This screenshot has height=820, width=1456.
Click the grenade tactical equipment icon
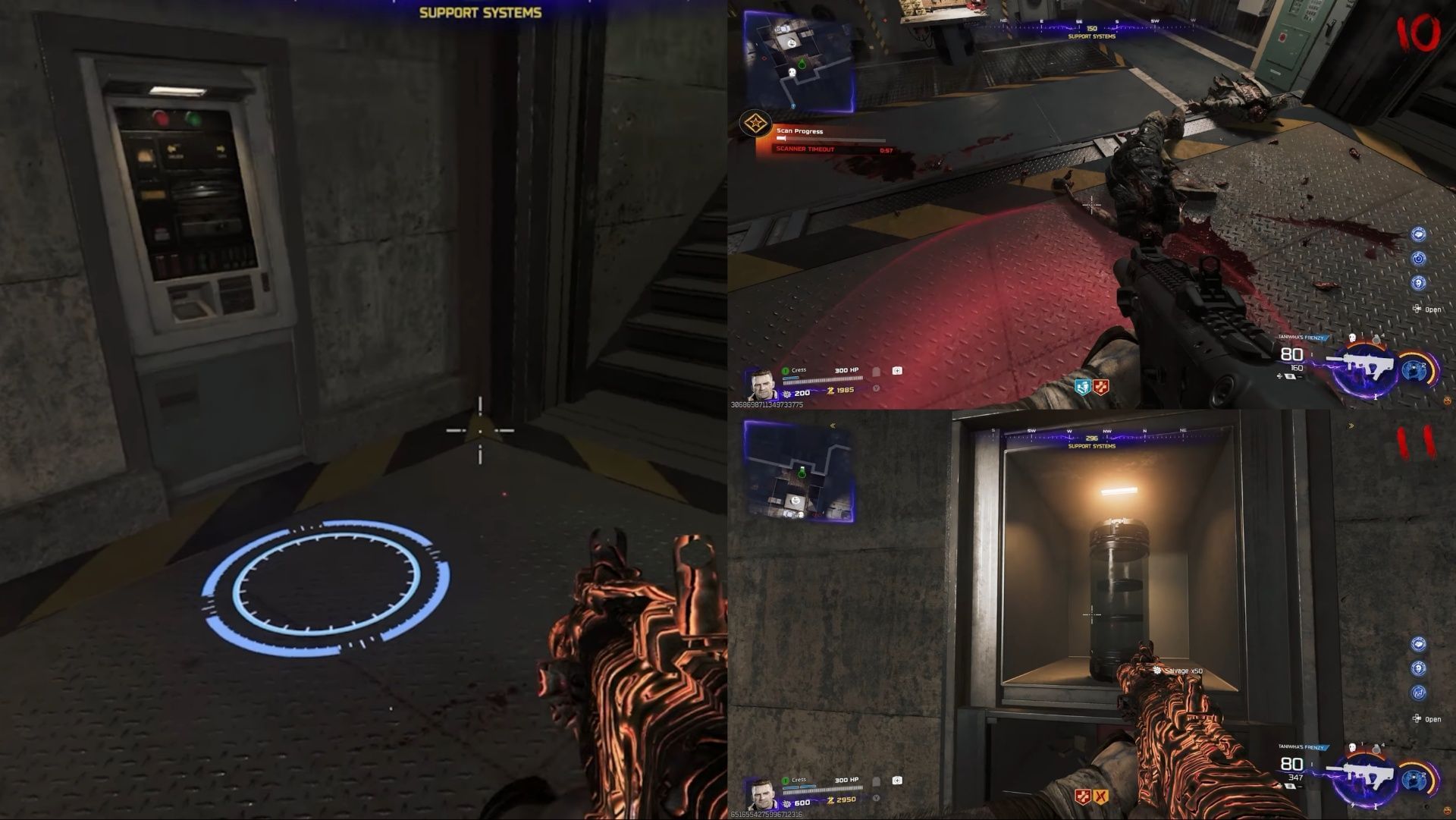[x=1376, y=340]
